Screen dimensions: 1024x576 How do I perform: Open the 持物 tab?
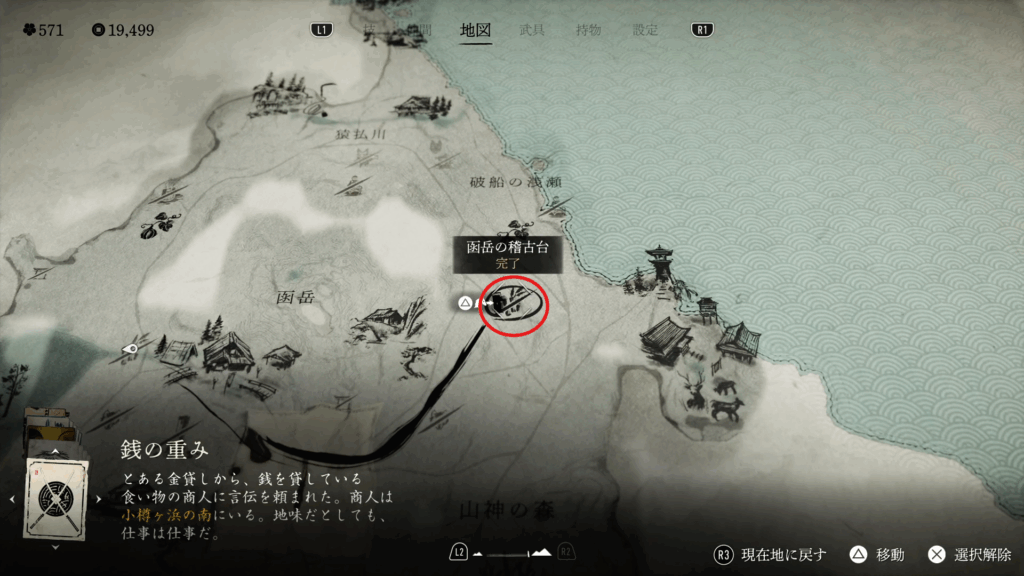pyautogui.click(x=588, y=30)
